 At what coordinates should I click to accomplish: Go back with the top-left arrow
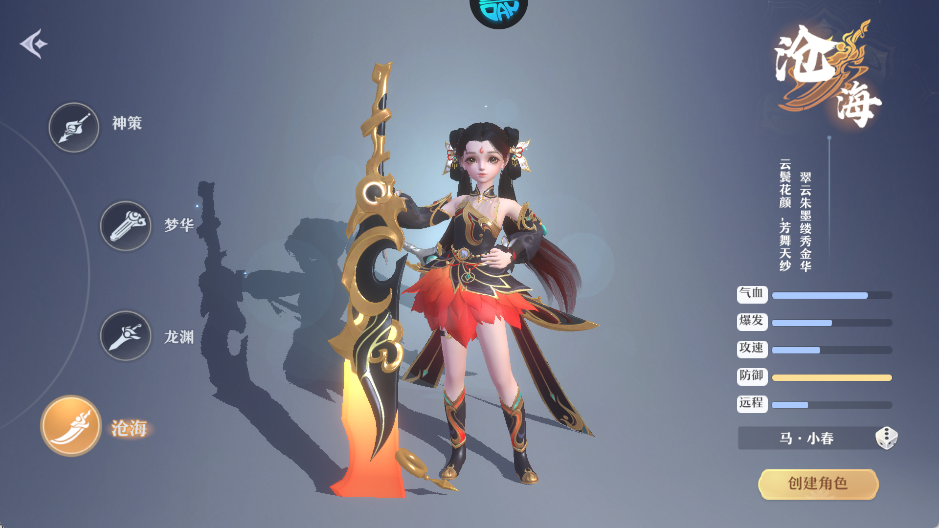point(33,44)
